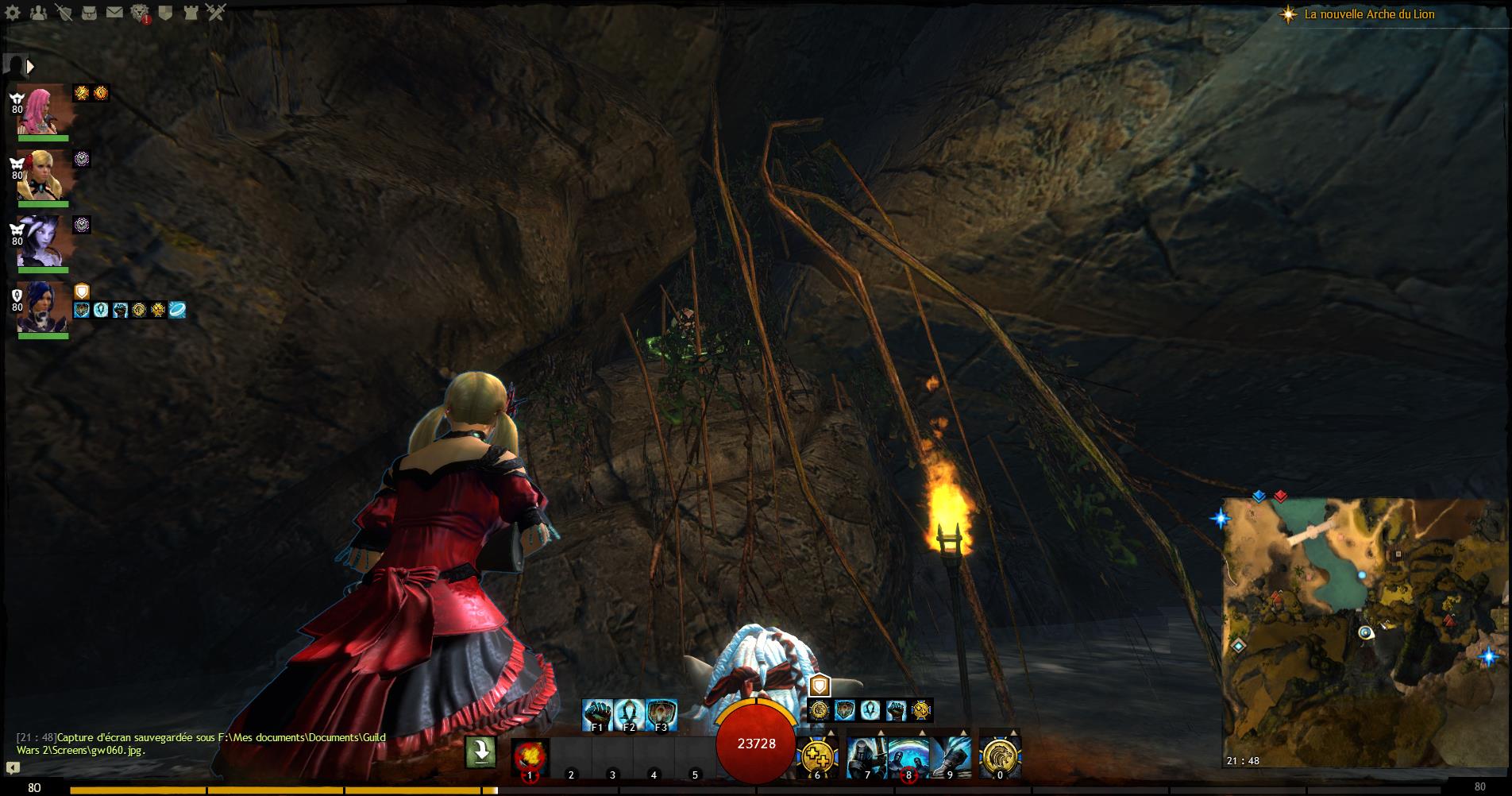1512x796 pixels.
Task: Click the green weapon swap arrow button
Action: 480,752
